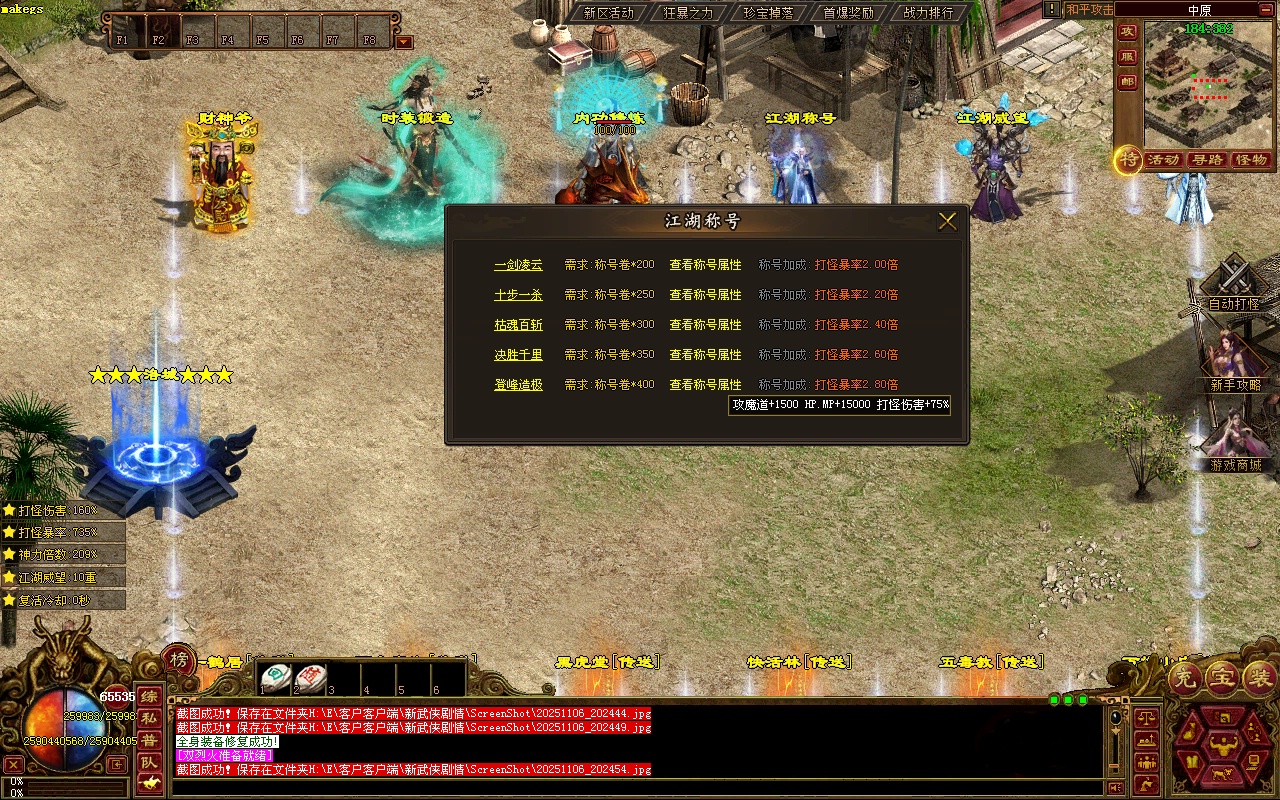Open the 寻路 pathfinding button

tap(1207, 160)
